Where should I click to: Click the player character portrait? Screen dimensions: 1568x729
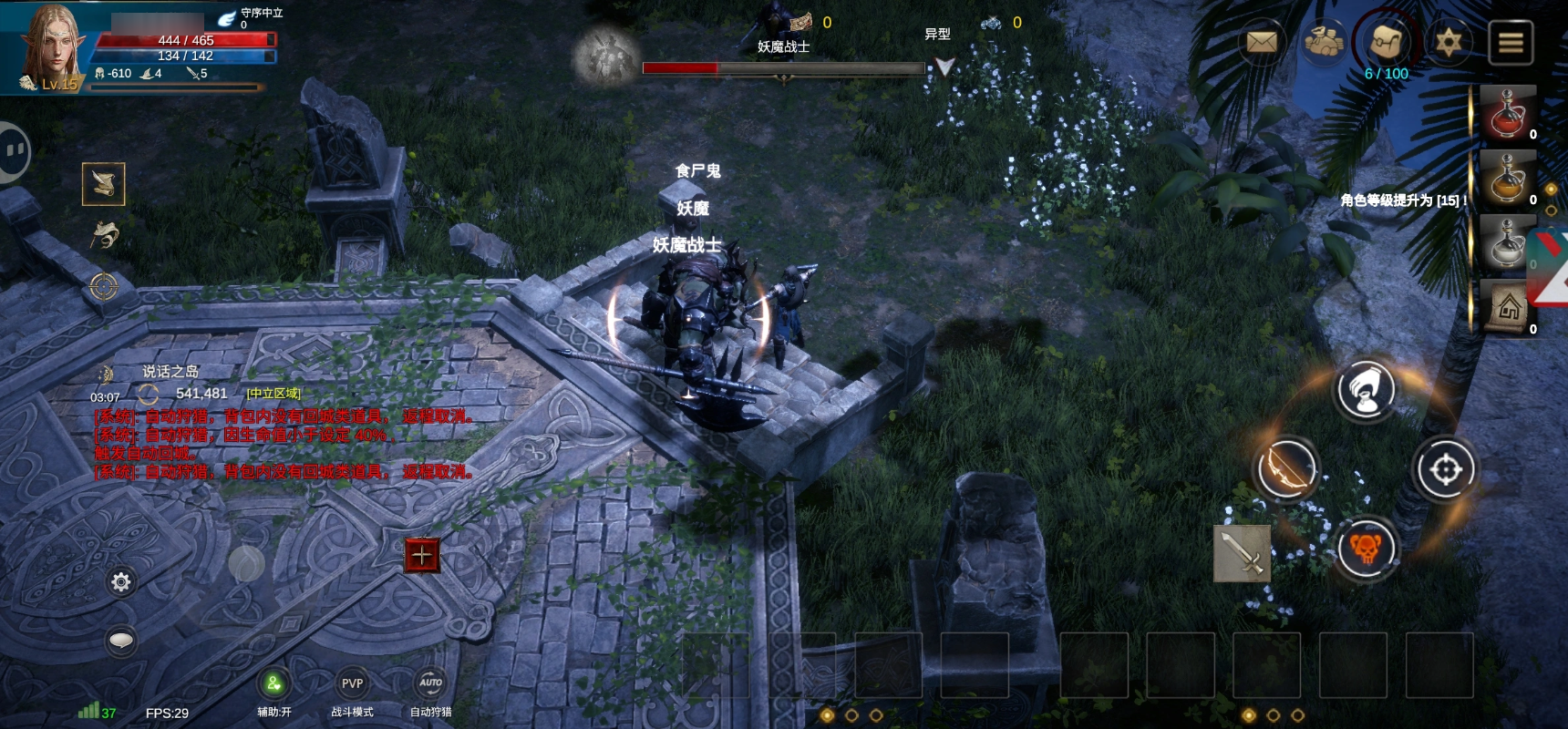point(52,47)
